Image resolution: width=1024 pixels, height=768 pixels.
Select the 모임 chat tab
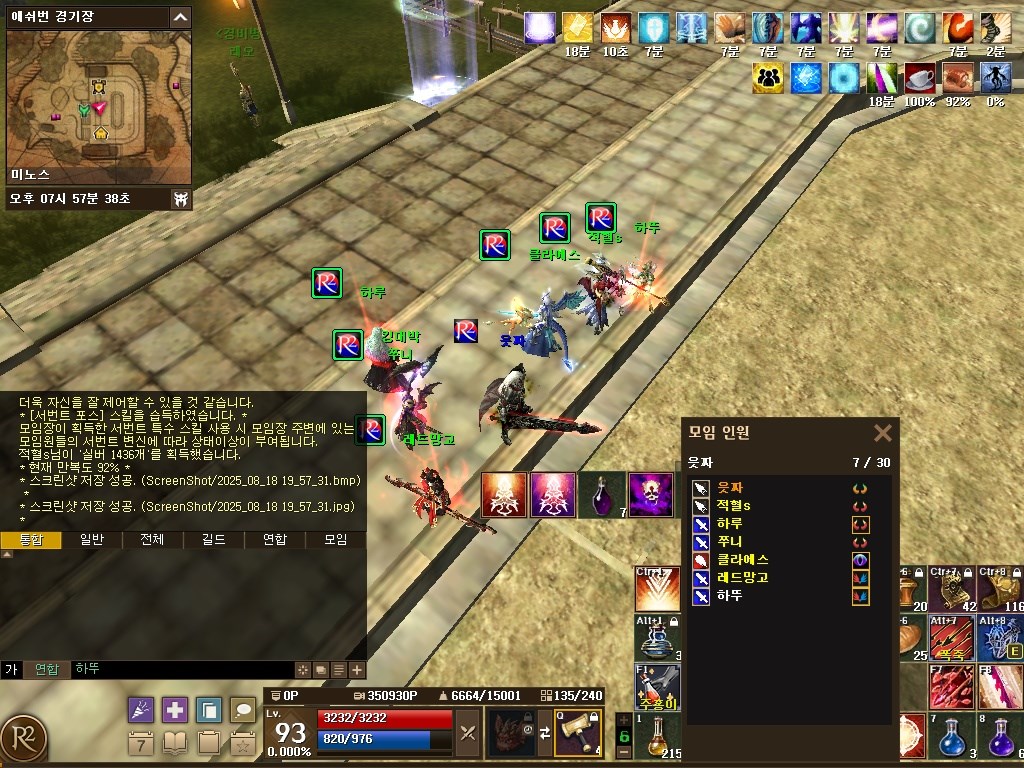pos(336,540)
